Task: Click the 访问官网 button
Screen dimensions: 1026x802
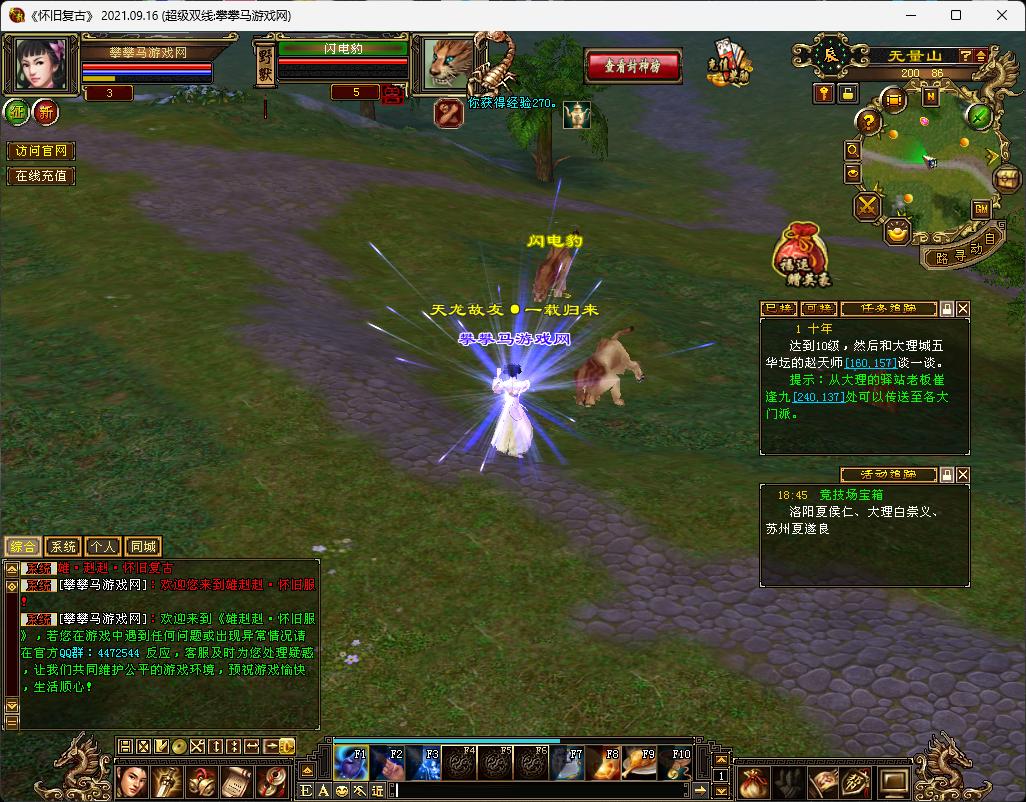Action: [x=40, y=151]
